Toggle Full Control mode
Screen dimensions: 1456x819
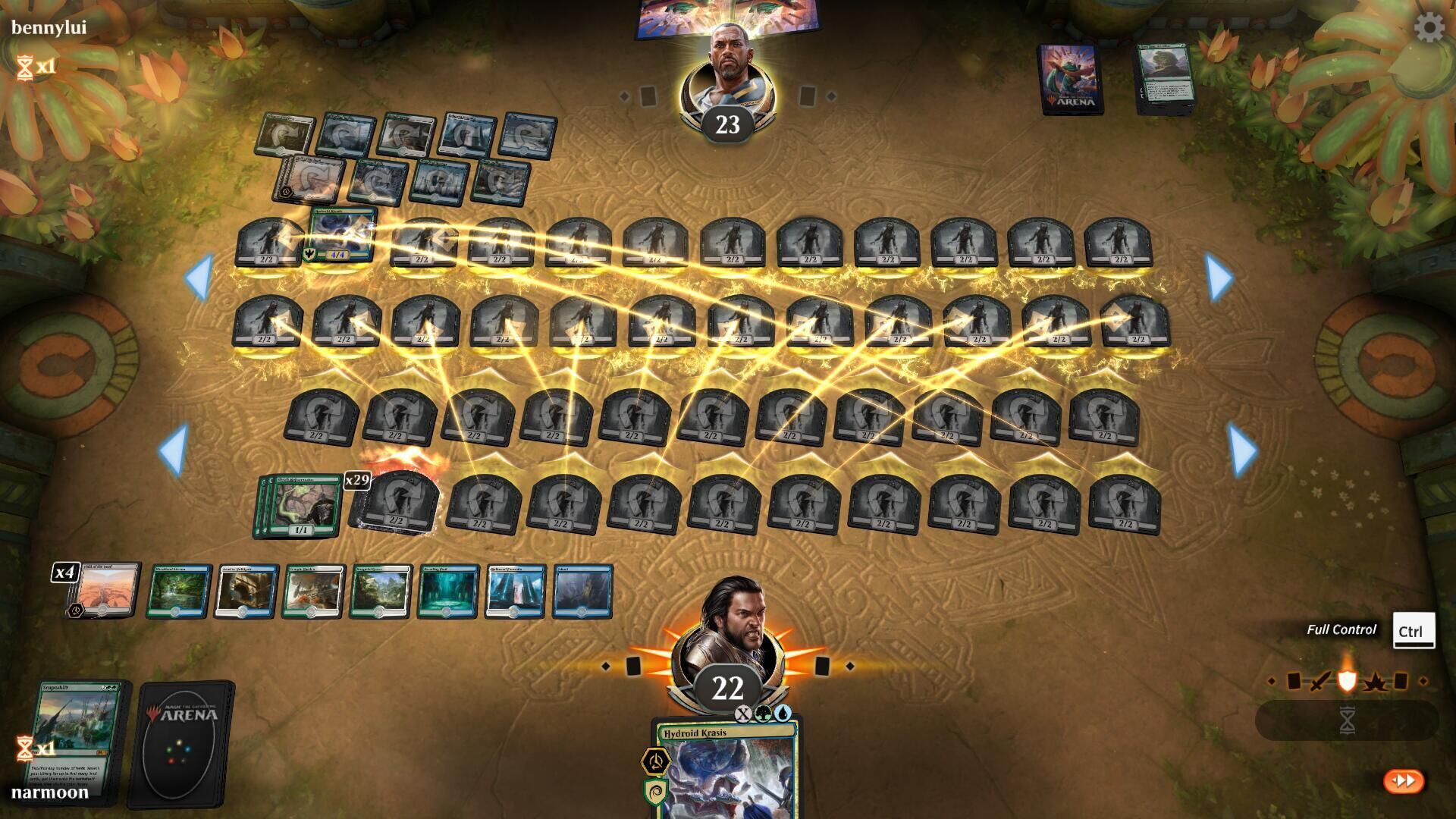click(x=1341, y=629)
